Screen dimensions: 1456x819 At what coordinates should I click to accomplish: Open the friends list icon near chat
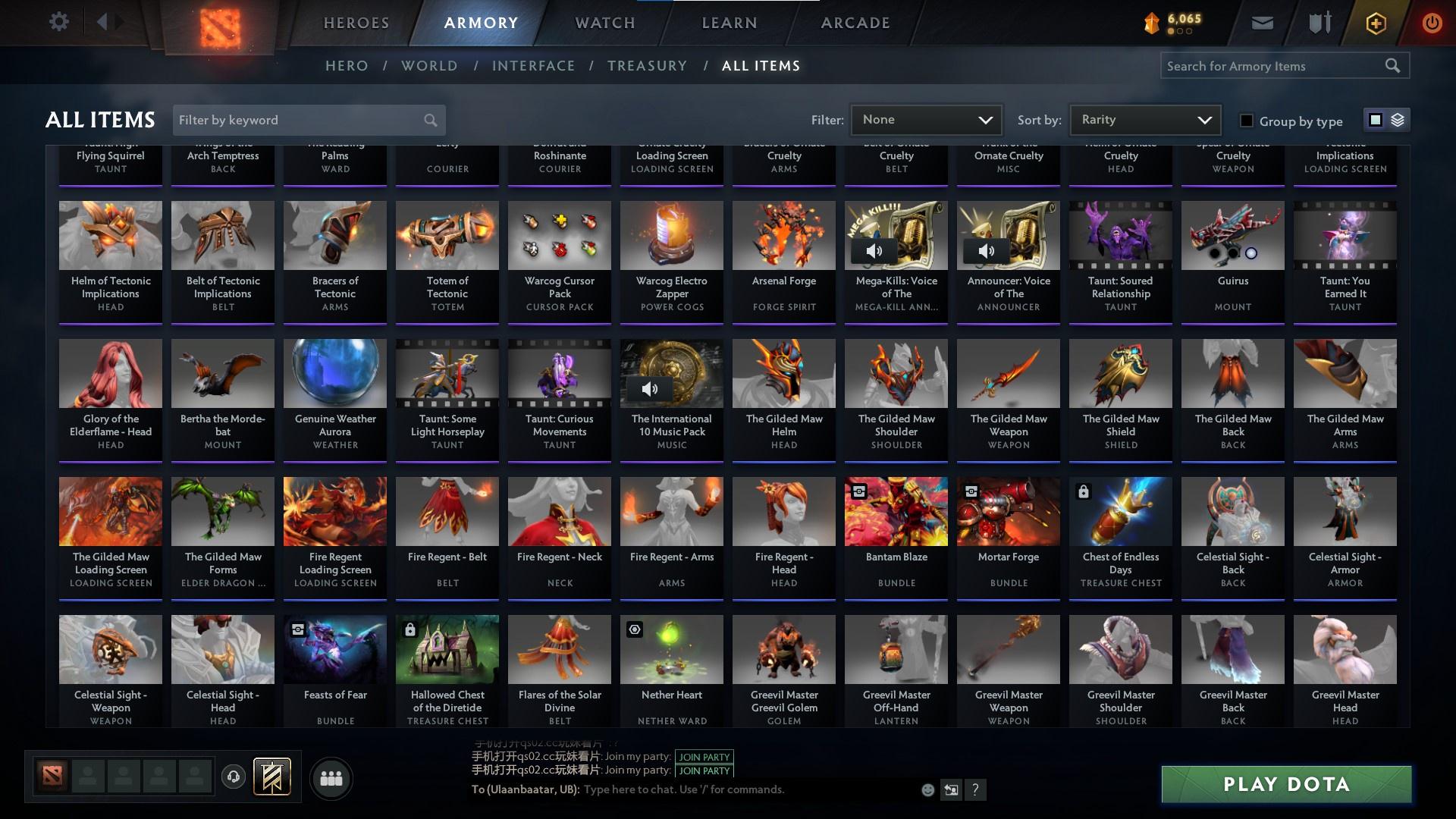pyautogui.click(x=331, y=777)
